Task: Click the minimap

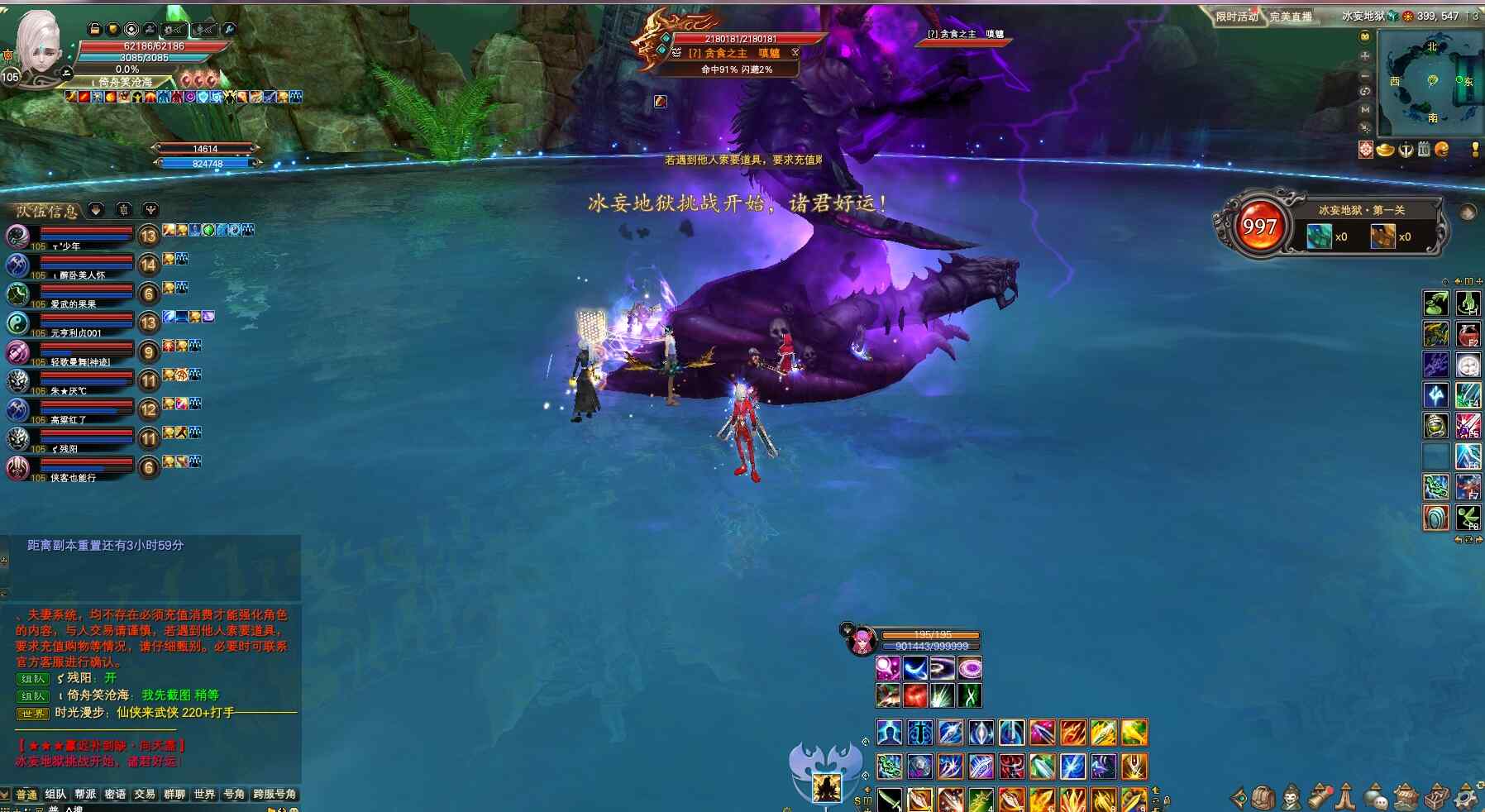Action: (1432, 83)
